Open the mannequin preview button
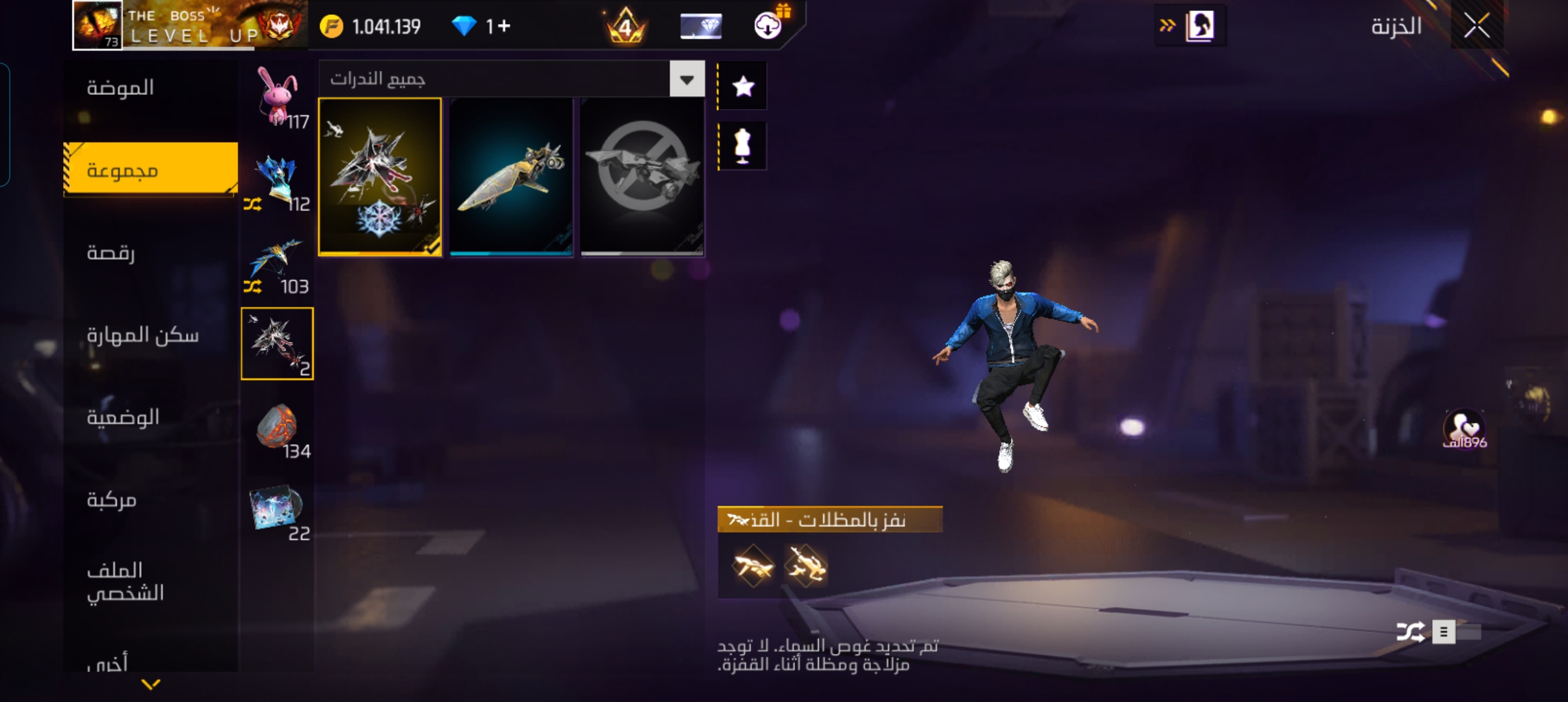The height and width of the screenshot is (702, 1568). 743,146
